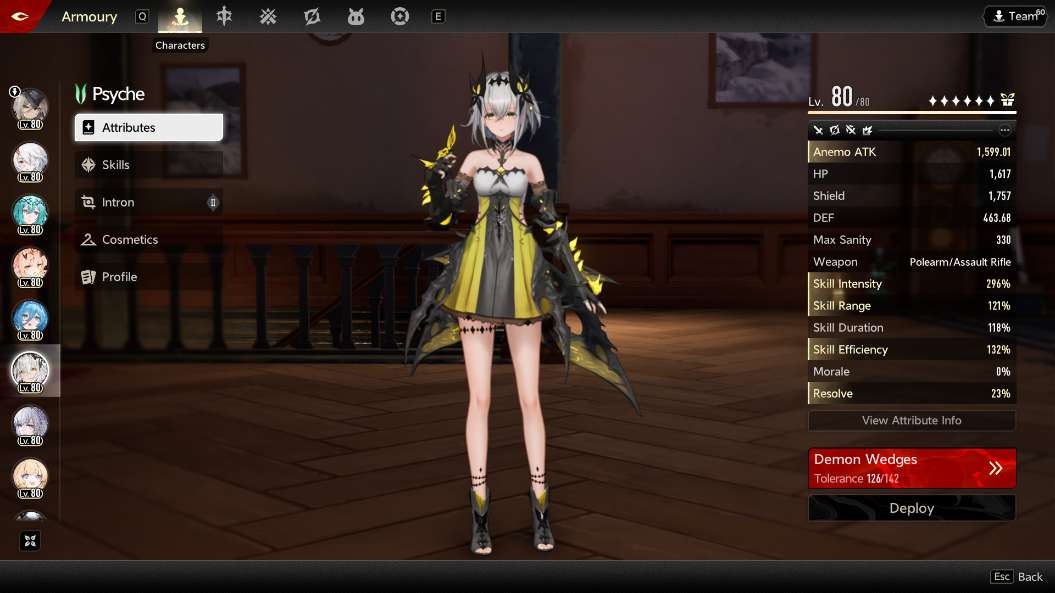Click the gift box icon beside the stars

pos(1007,100)
